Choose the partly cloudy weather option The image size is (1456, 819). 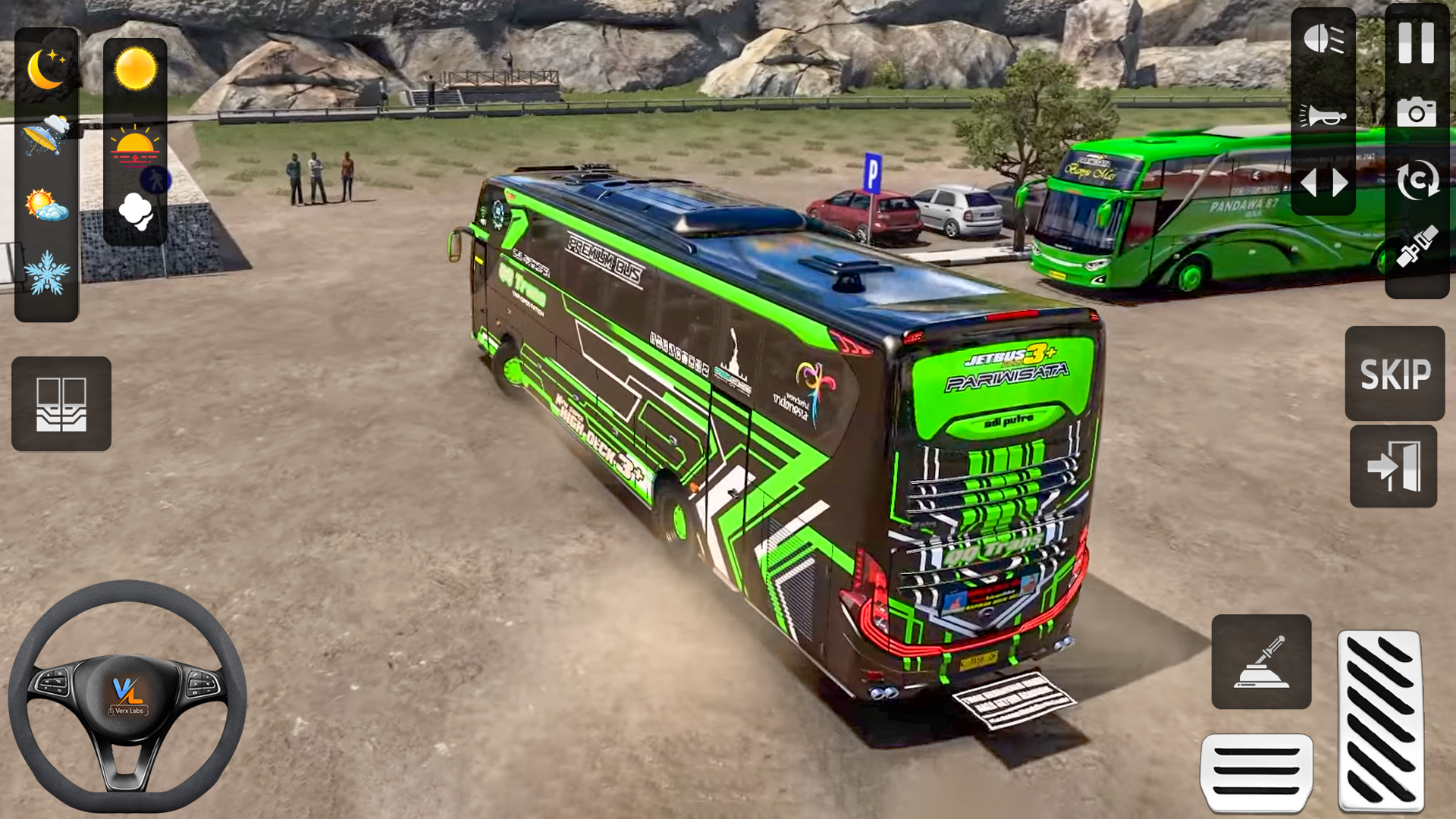pos(48,203)
